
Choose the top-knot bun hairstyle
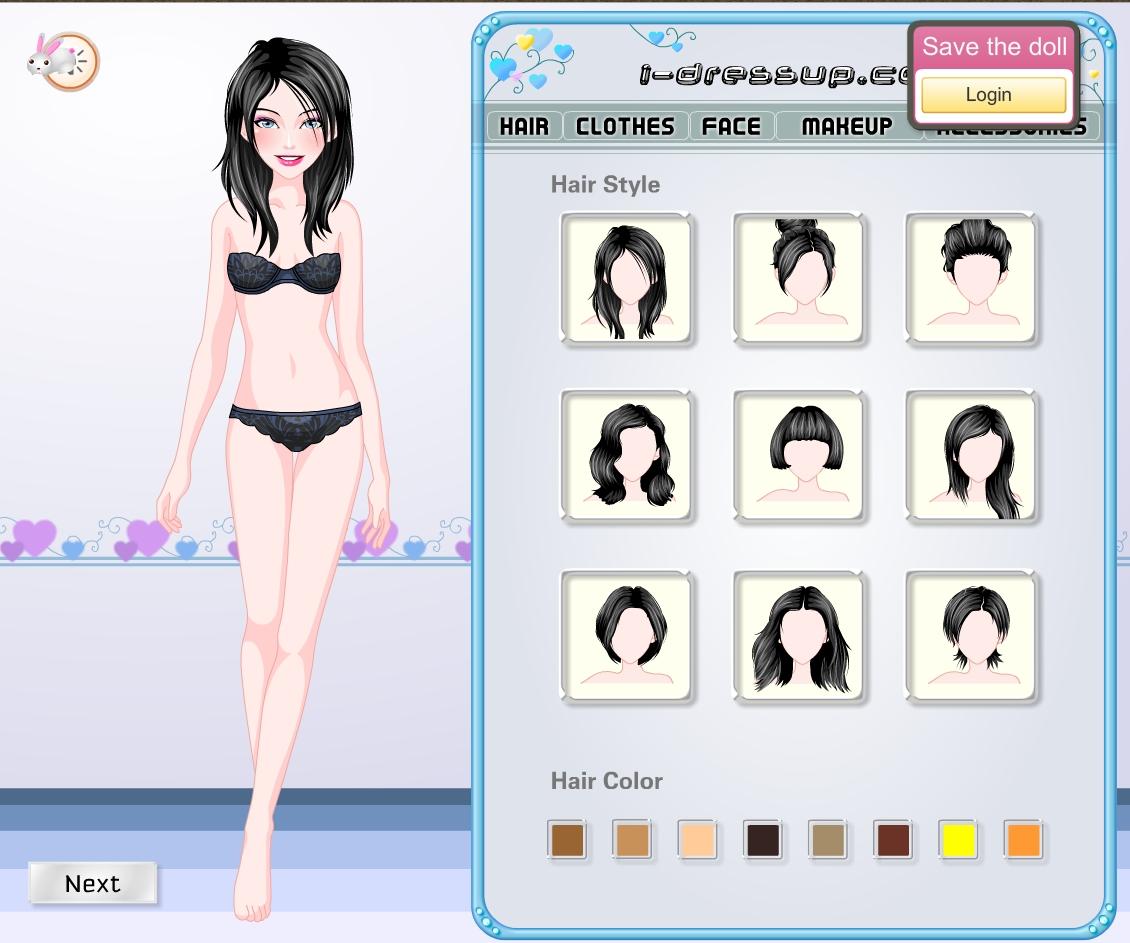click(798, 278)
